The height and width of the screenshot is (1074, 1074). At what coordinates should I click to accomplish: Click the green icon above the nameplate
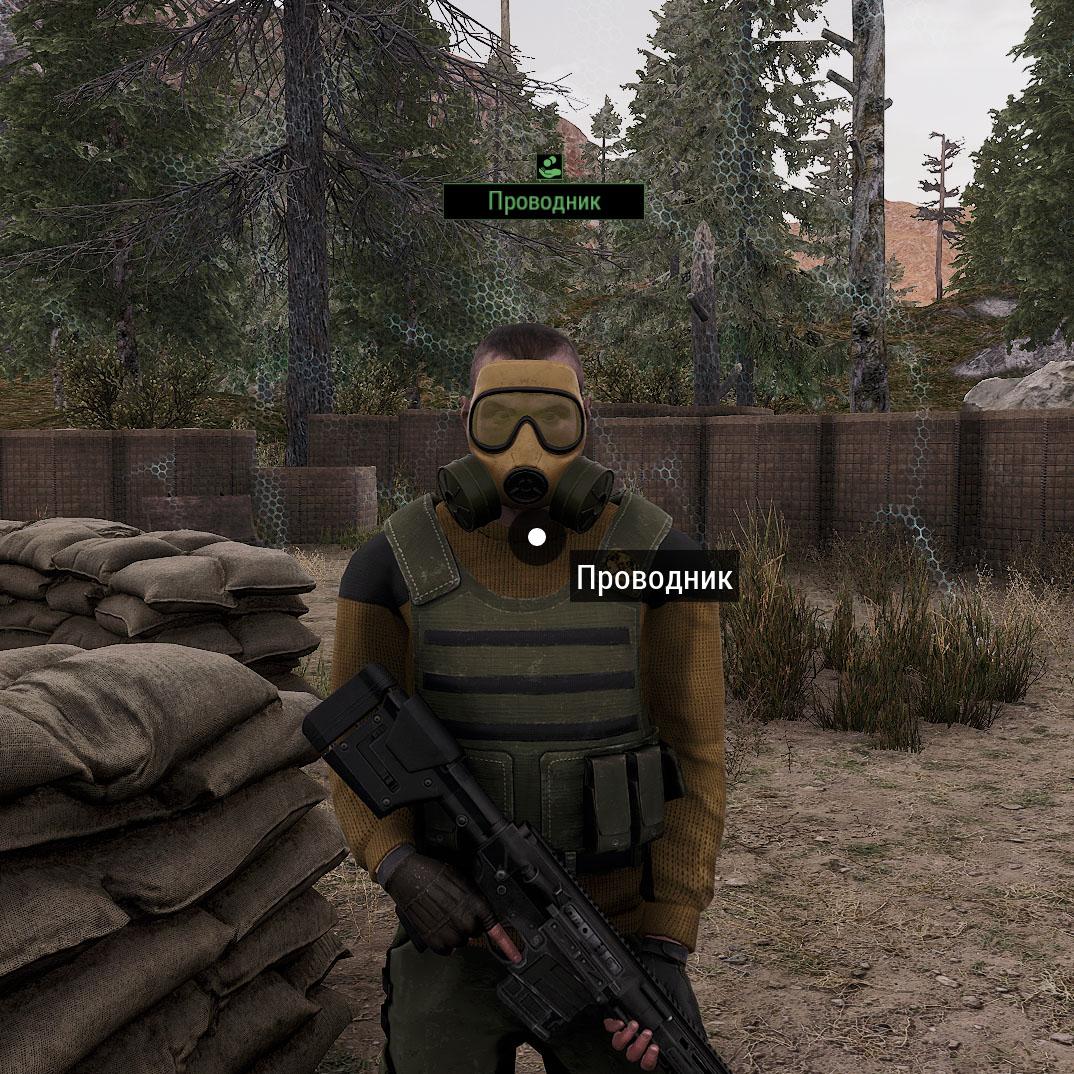tap(548, 166)
